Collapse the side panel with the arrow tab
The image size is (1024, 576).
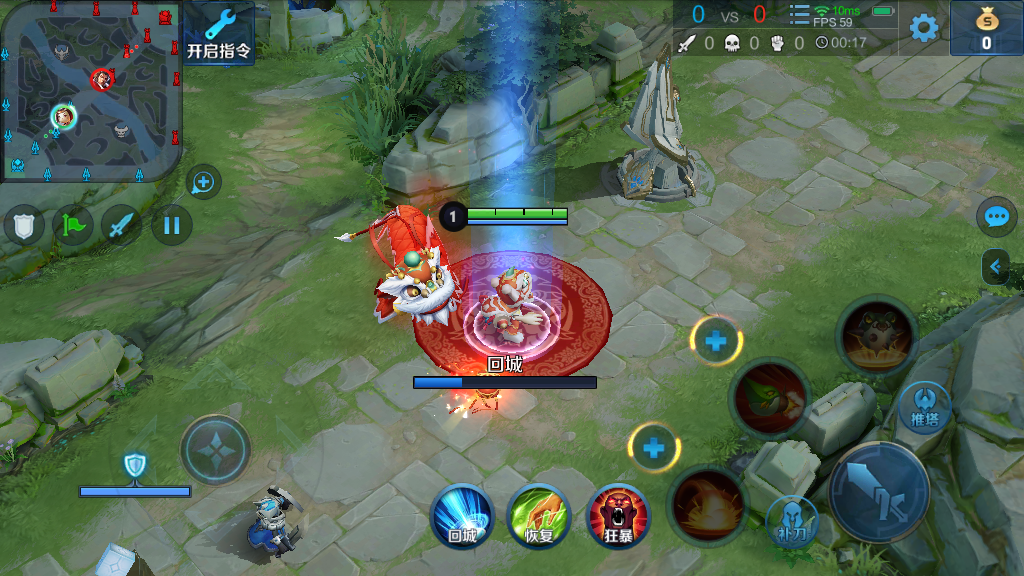click(x=996, y=266)
